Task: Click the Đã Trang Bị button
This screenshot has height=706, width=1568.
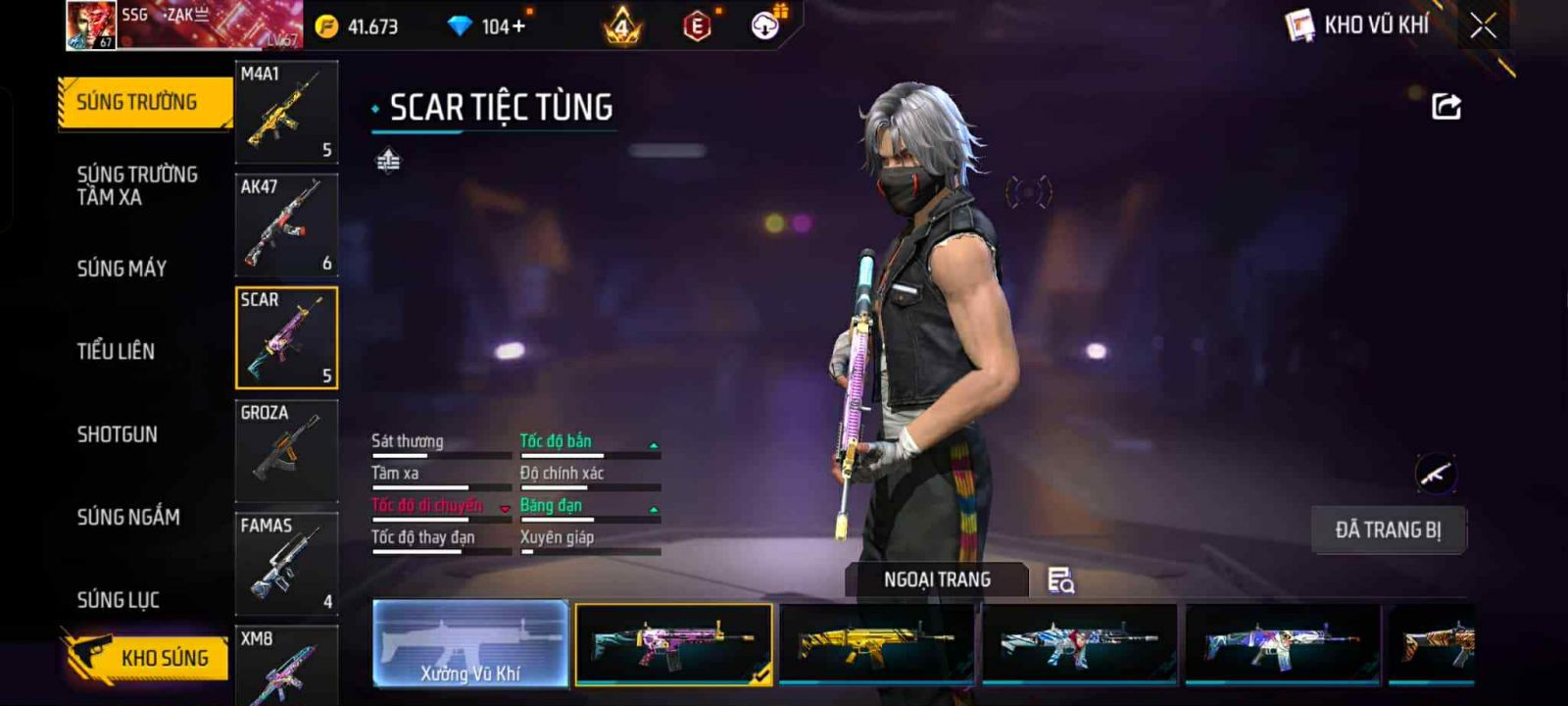Action: (1388, 530)
